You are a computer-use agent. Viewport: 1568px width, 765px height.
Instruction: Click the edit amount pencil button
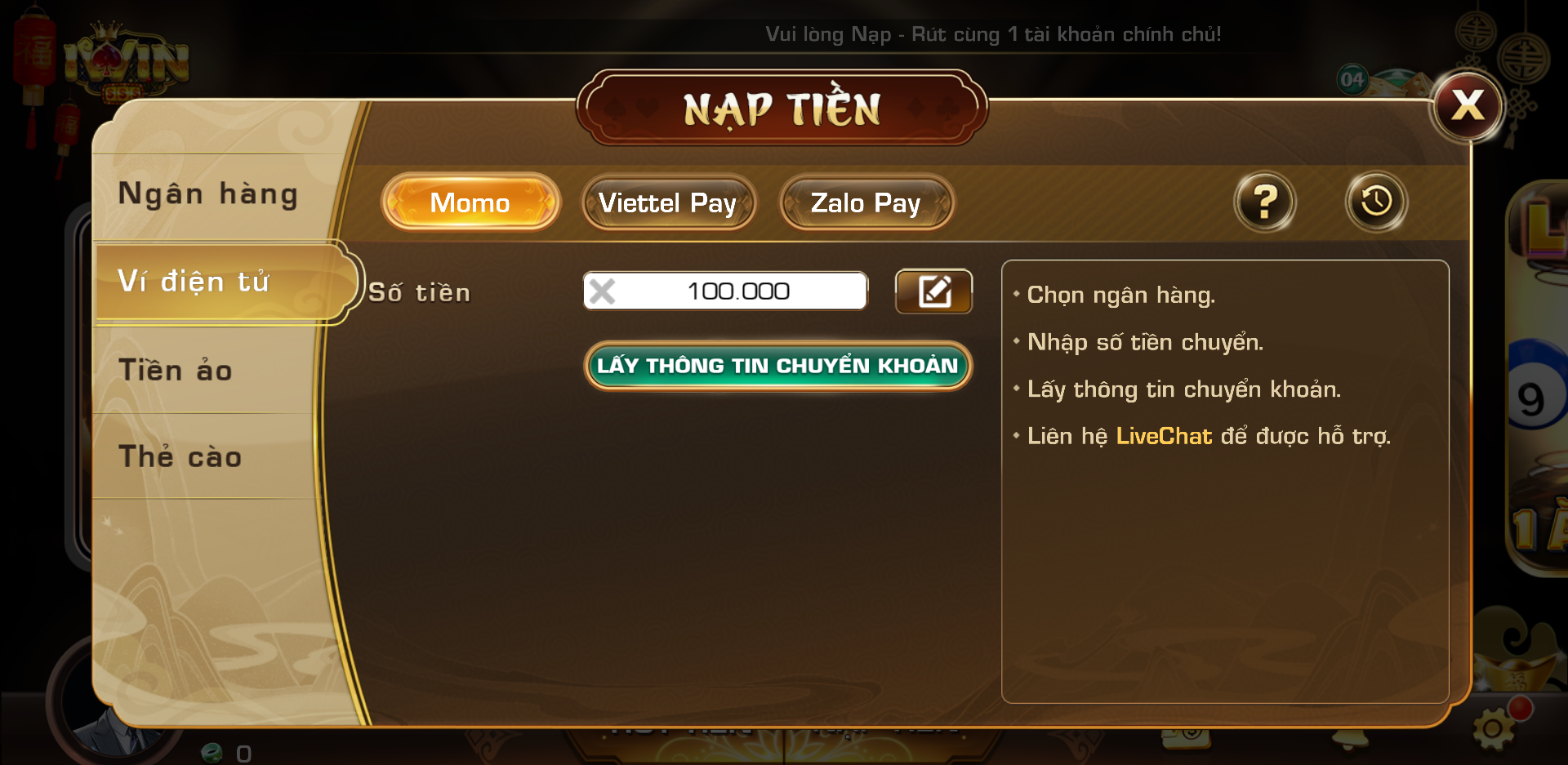[x=933, y=291]
